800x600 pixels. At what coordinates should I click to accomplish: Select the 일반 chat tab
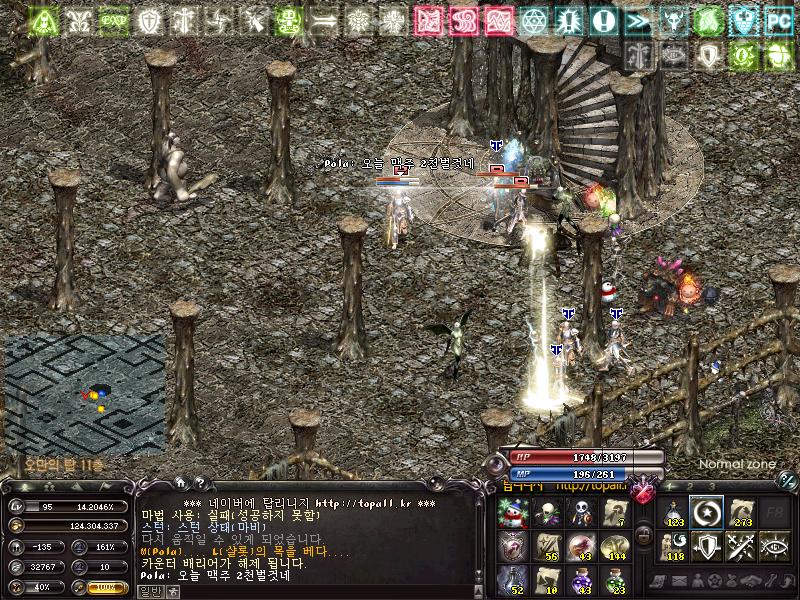(149, 591)
